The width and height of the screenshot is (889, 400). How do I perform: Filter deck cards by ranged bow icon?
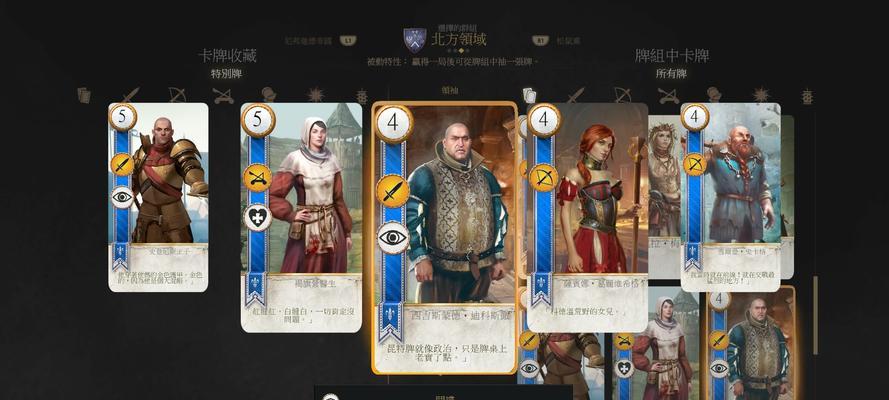pyautogui.click(x=622, y=95)
